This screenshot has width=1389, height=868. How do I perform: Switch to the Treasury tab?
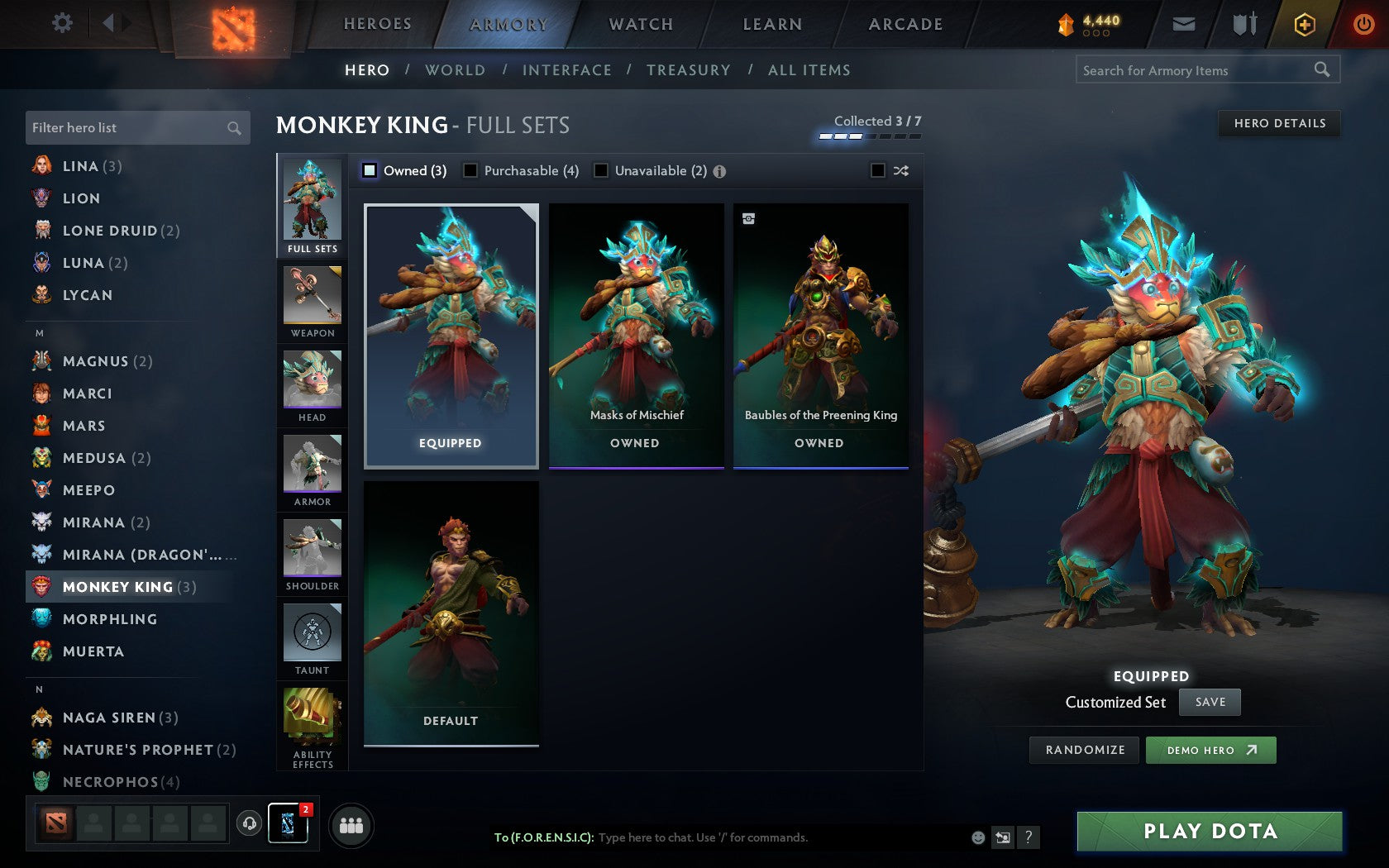[x=689, y=70]
